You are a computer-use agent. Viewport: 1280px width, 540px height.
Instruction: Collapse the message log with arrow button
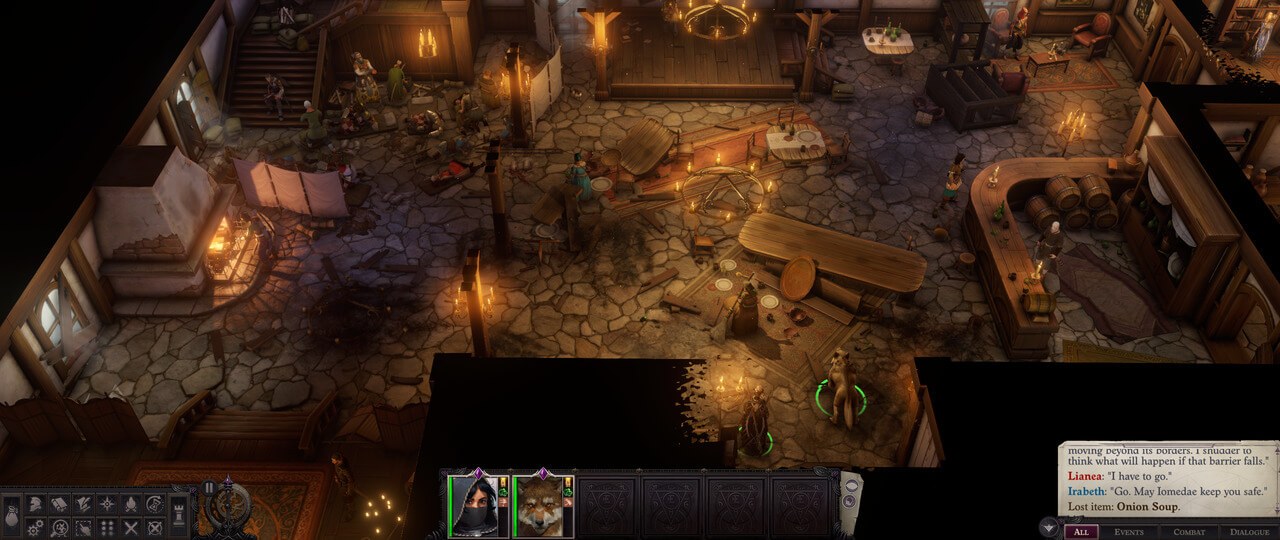pyautogui.click(x=1049, y=527)
